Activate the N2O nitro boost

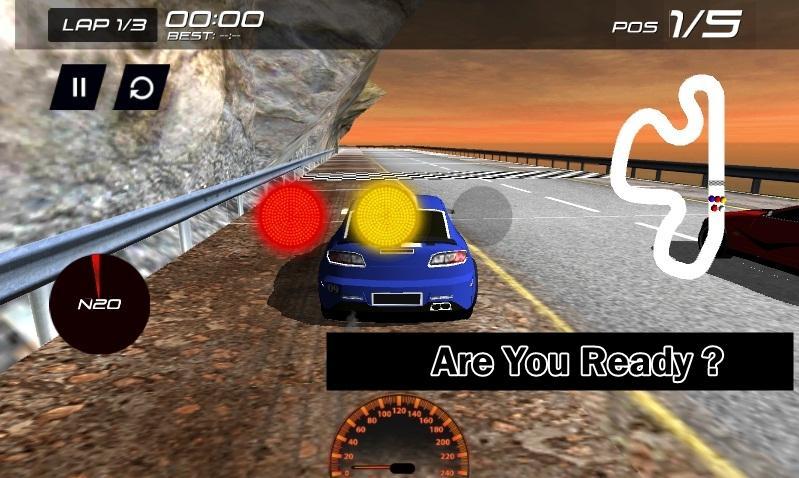pyautogui.click(x=100, y=303)
